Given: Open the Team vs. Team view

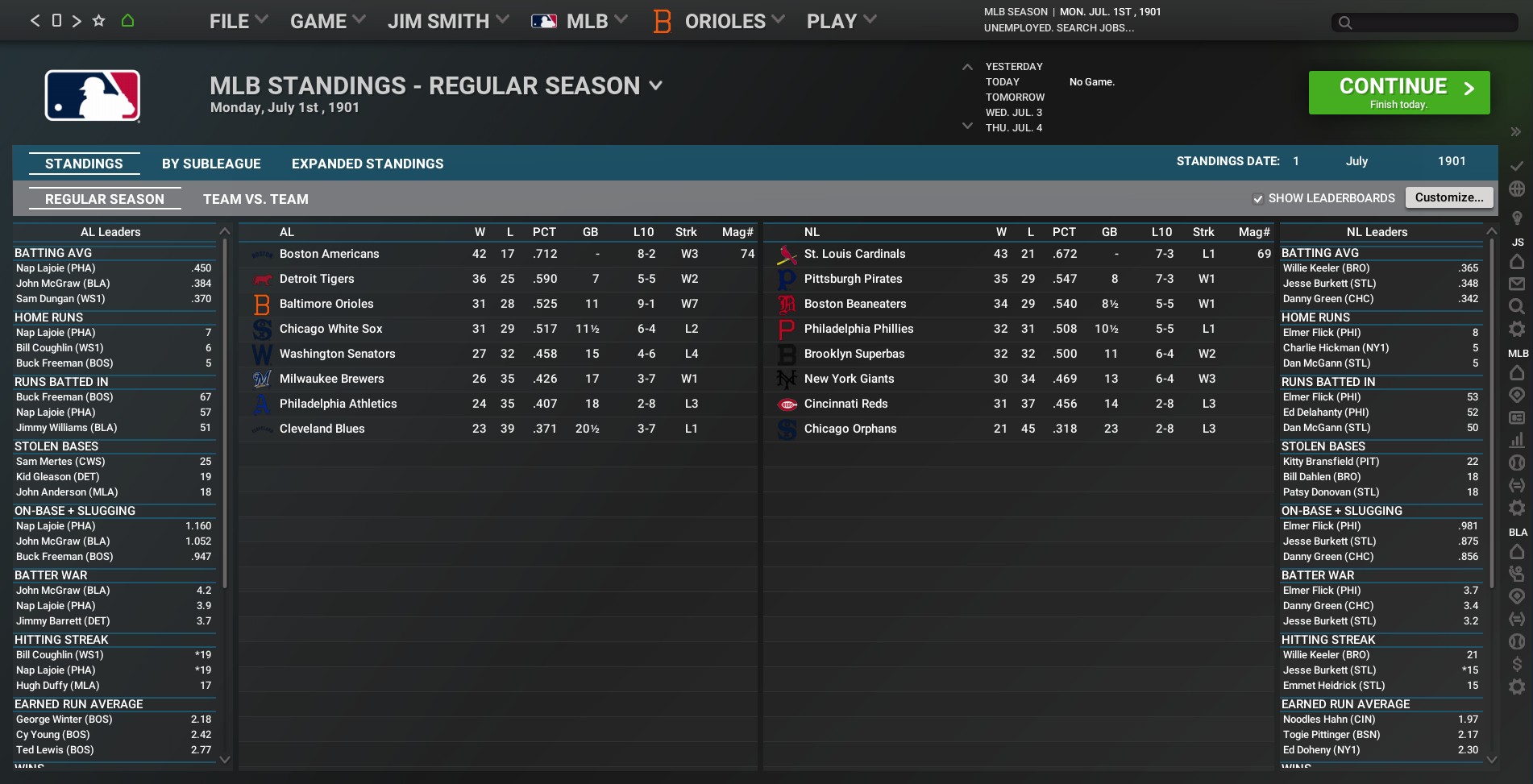Looking at the screenshot, I should click(x=255, y=199).
